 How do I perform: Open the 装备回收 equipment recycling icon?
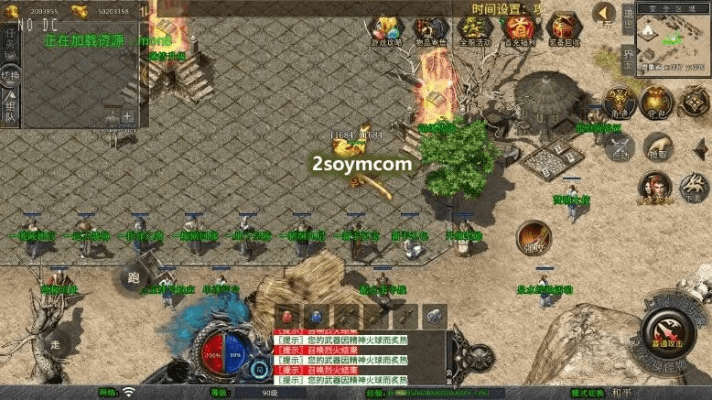(x=565, y=28)
